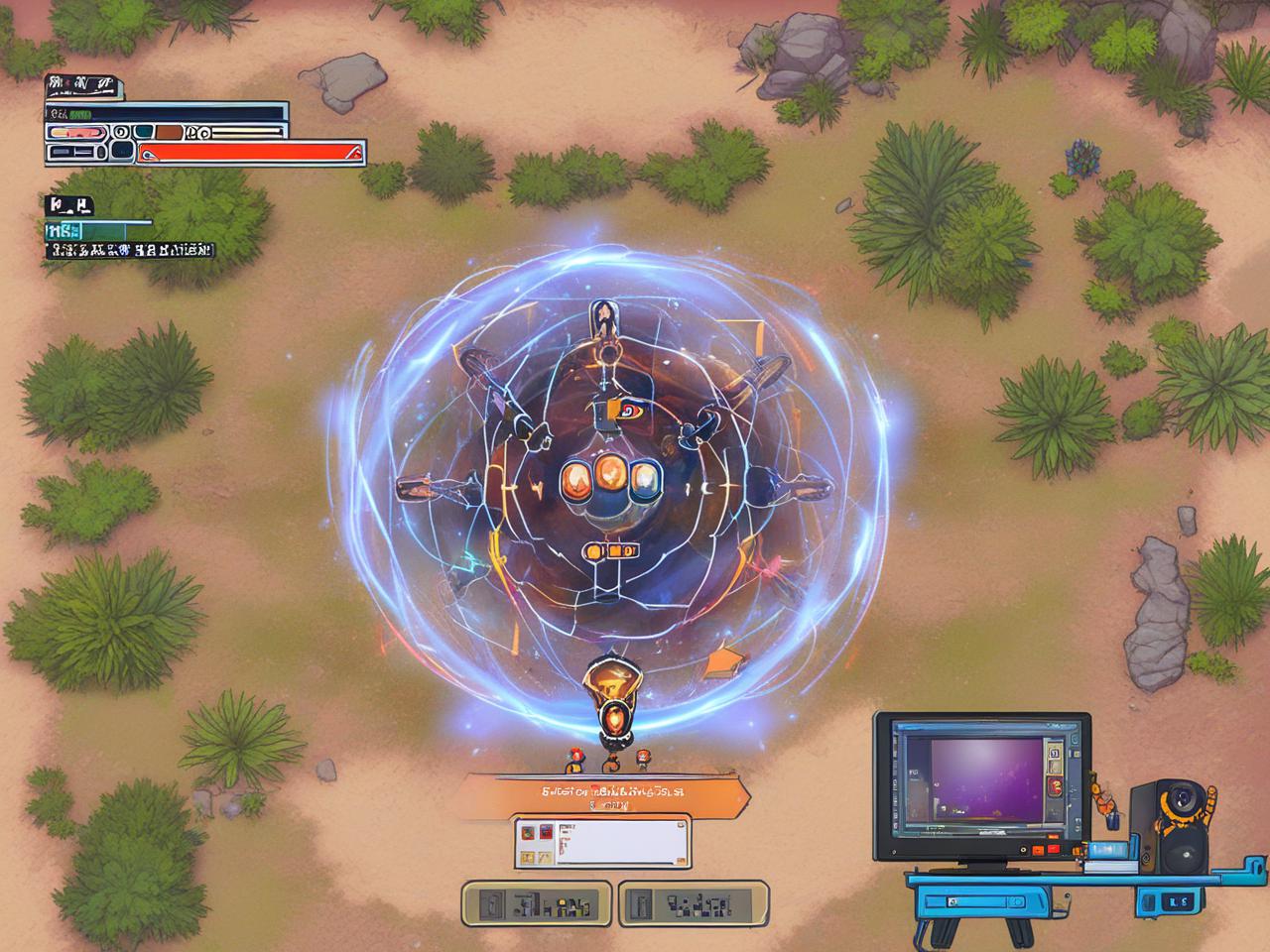Select the teal square slot in the status HUD
This screenshot has height=952, width=1270.
pos(144,131)
